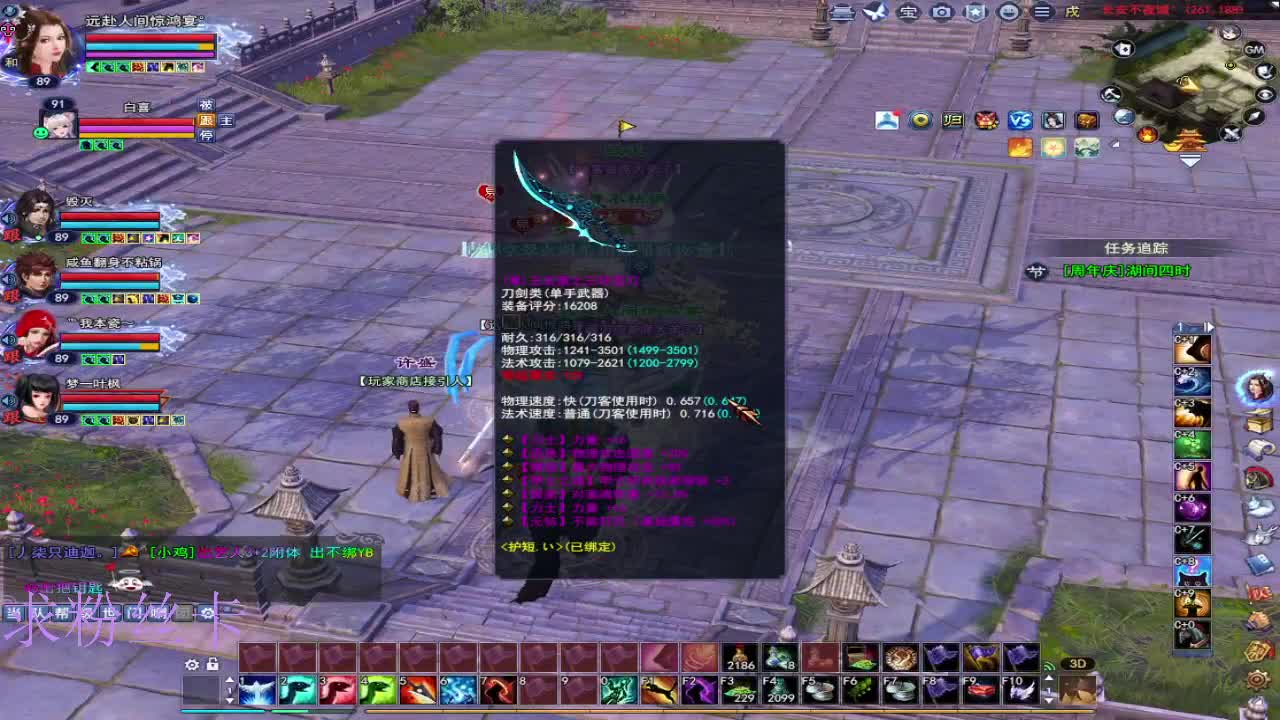Image resolution: width=1280 pixels, height=720 pixels.
Task: Open the hamburger menu in top bar
Action: [x=1040, y=13]
